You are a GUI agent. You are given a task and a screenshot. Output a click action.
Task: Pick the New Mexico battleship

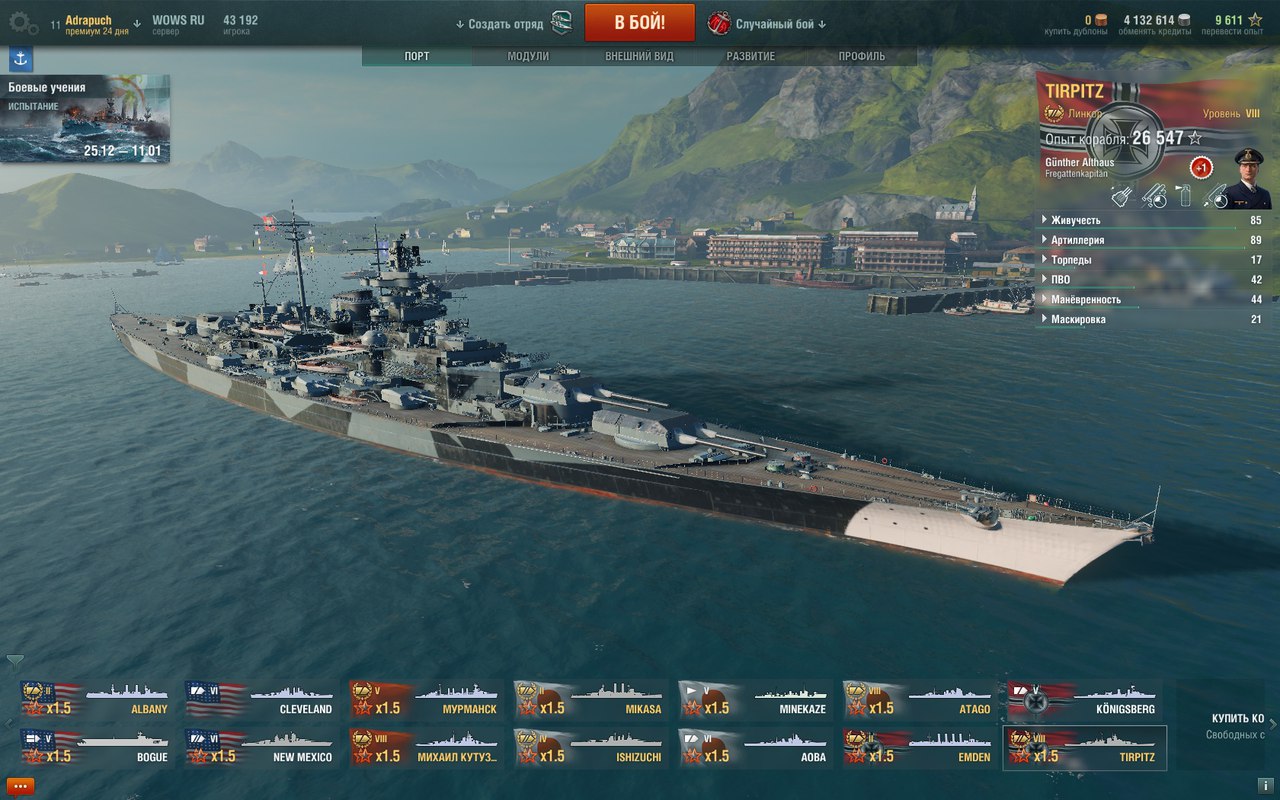point(260,748)
